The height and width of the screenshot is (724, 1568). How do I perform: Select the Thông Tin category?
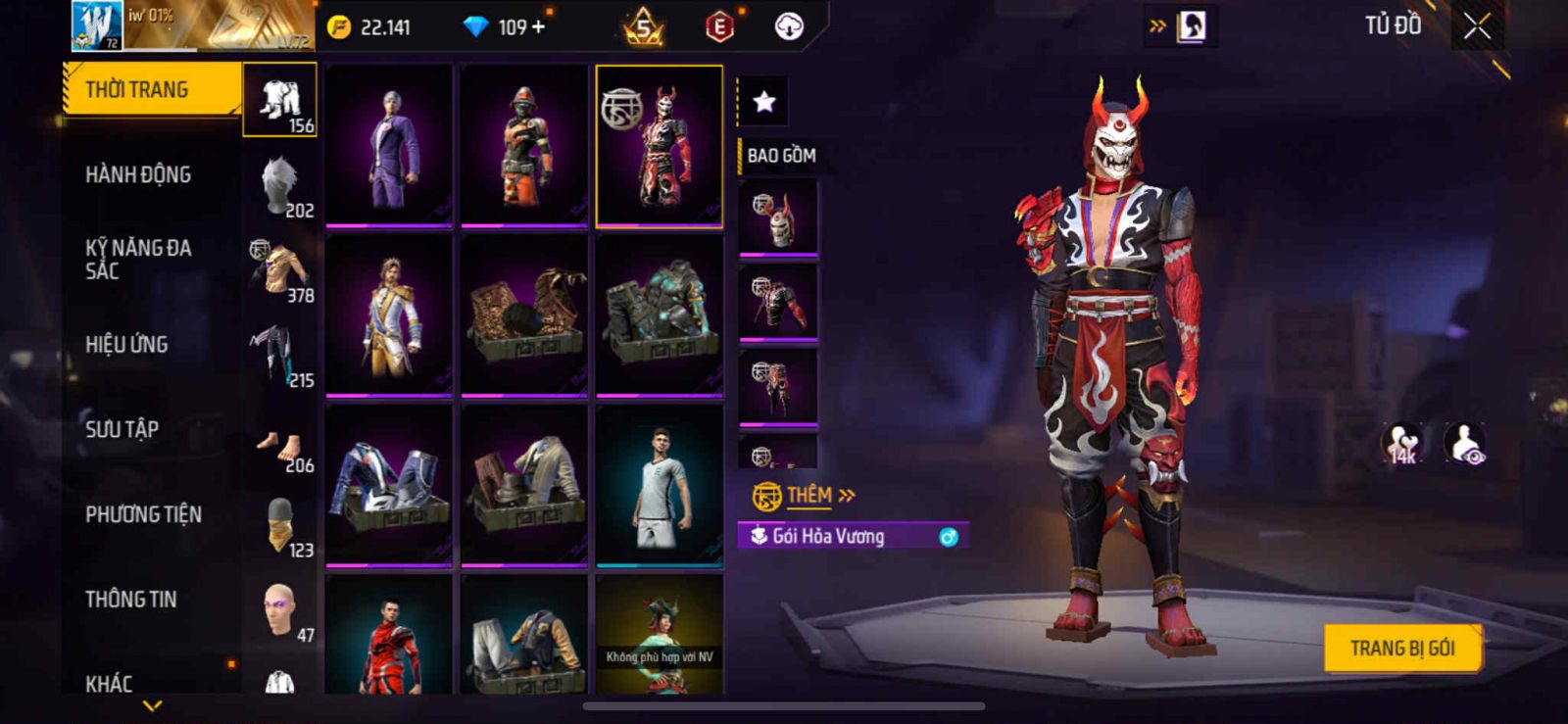coord(130,600)
